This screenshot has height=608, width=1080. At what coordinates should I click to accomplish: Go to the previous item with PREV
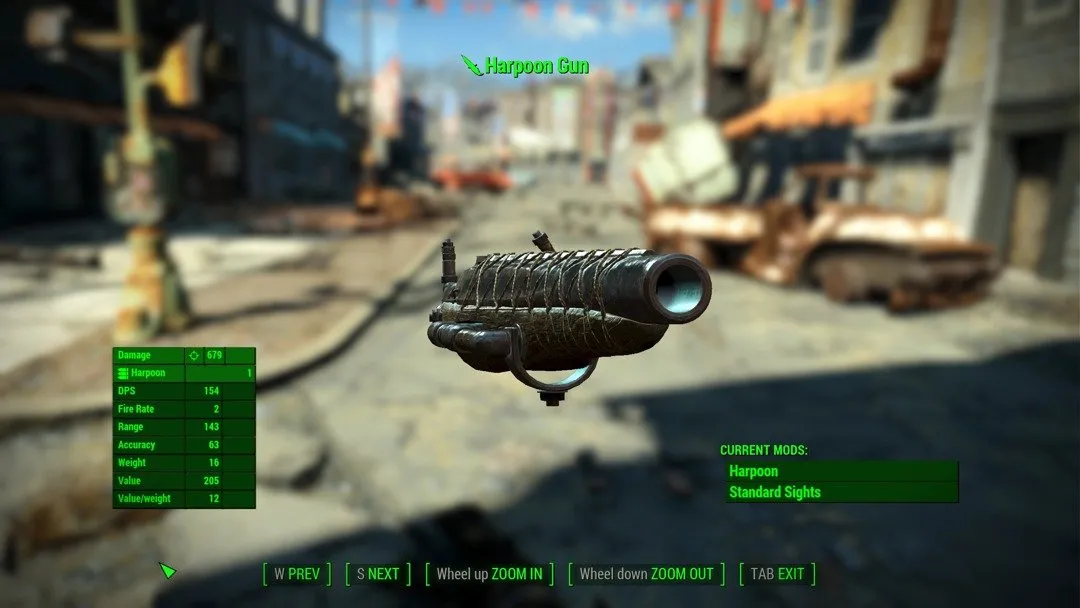click(x=296, y=574)
